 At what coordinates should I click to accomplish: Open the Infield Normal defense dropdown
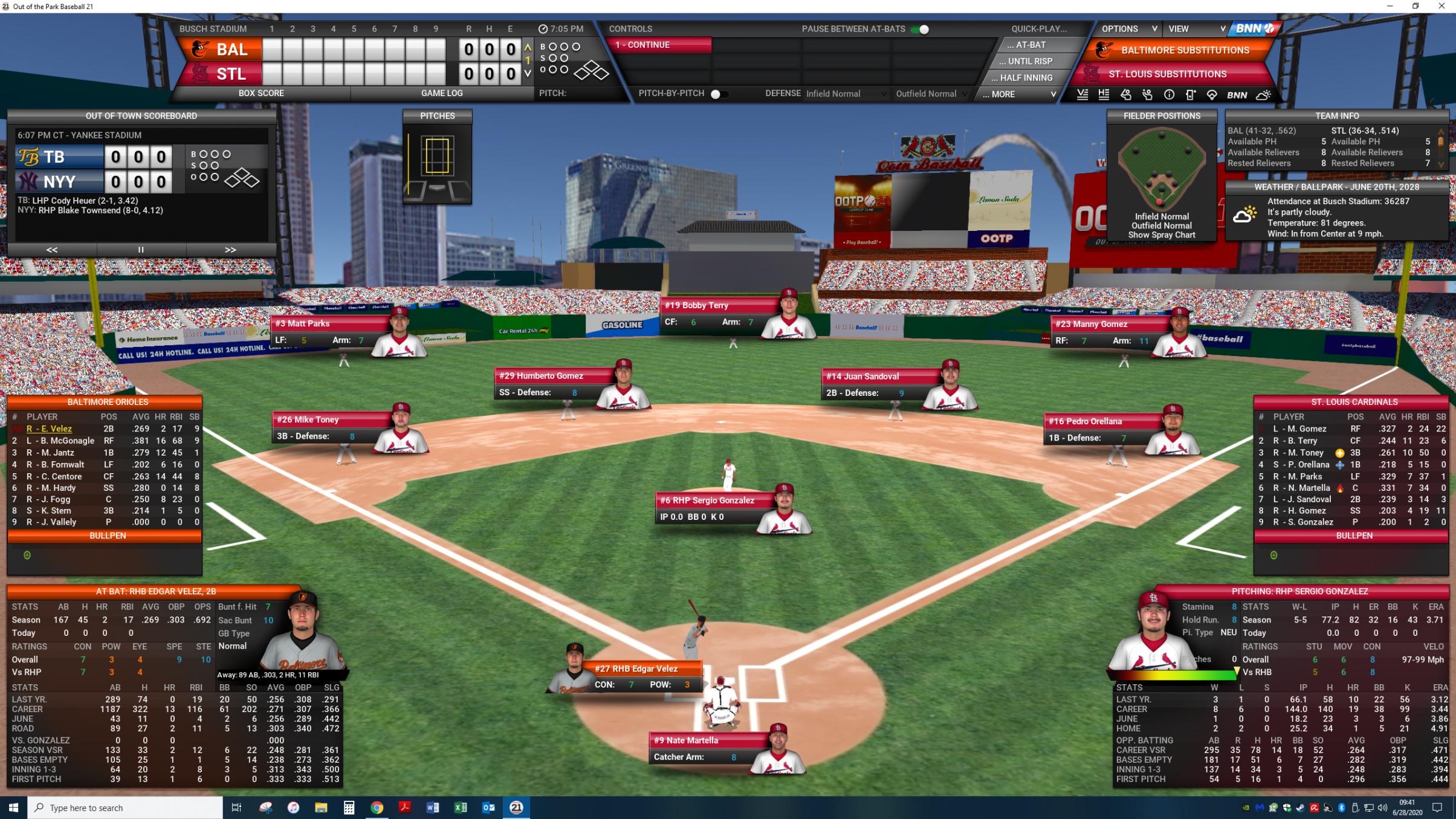click(846, 94)
